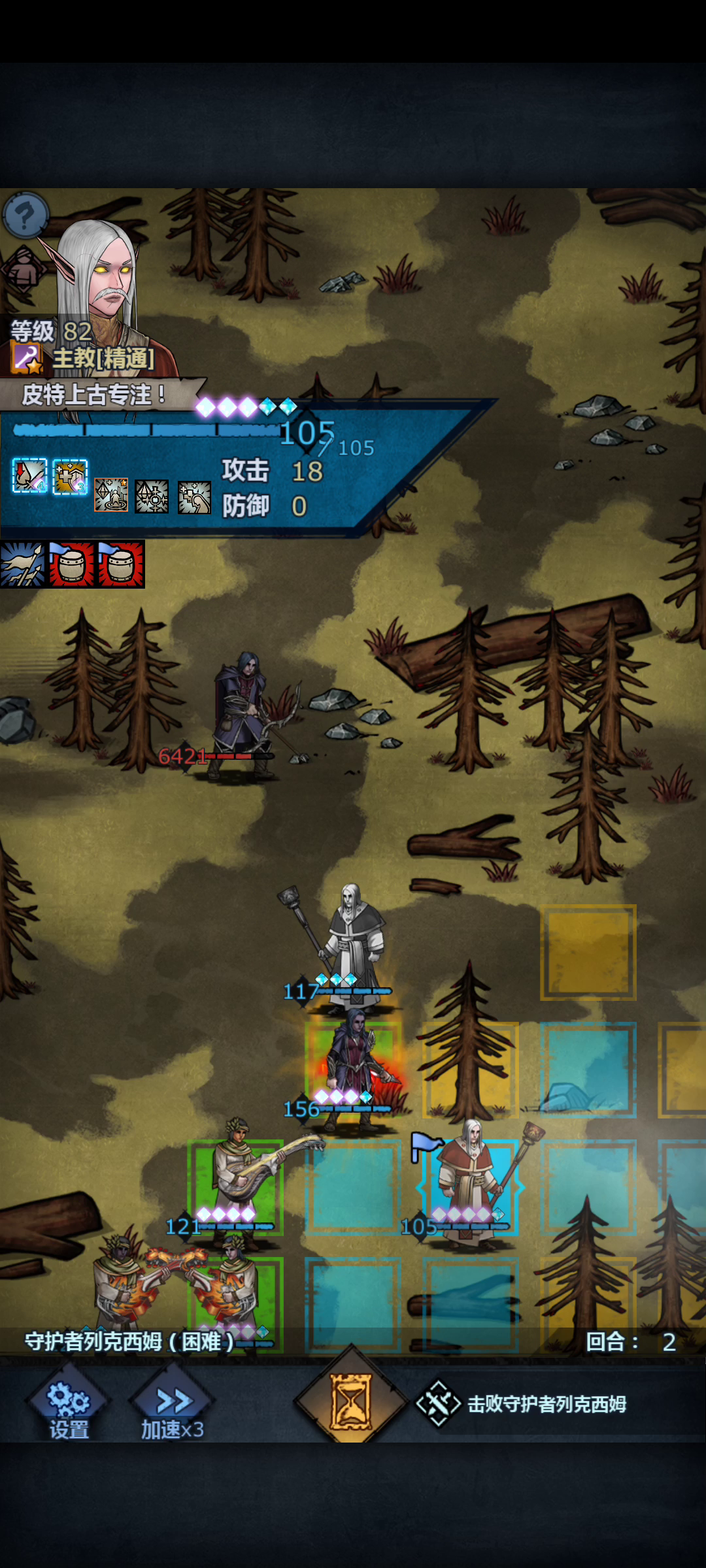The width and height of the screenshot is (706, 1568).
Task: Select the sword skill with red arrow
Action: (x=30, y=475)
